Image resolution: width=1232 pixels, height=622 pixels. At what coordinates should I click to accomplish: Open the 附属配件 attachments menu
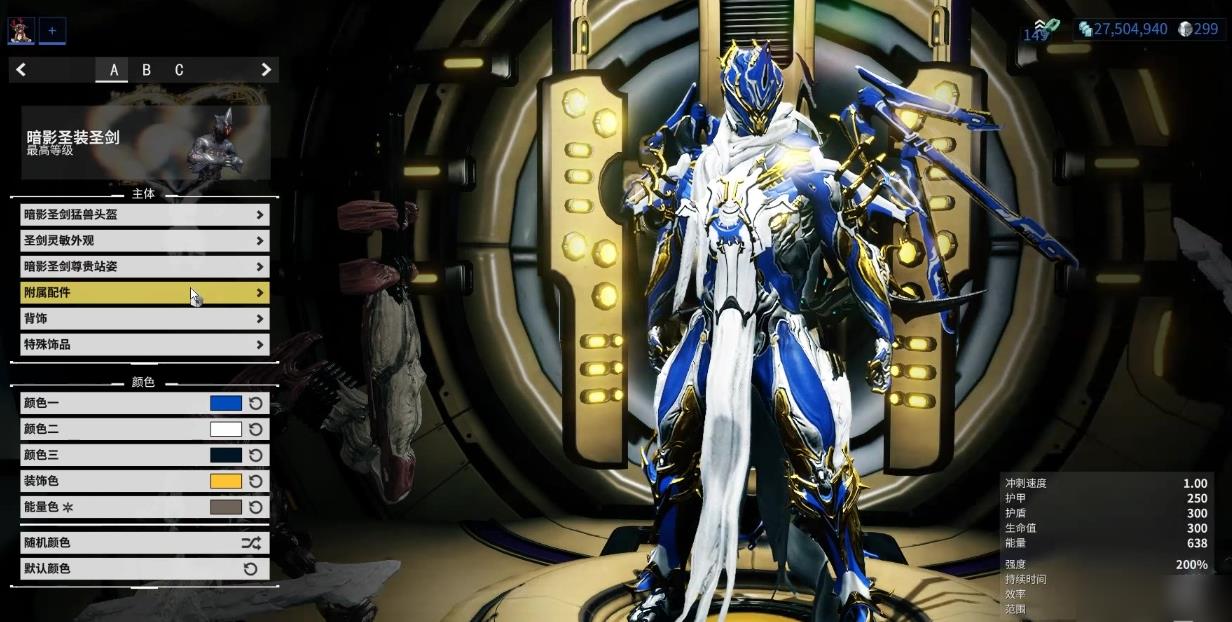click(x=144, y=293)
